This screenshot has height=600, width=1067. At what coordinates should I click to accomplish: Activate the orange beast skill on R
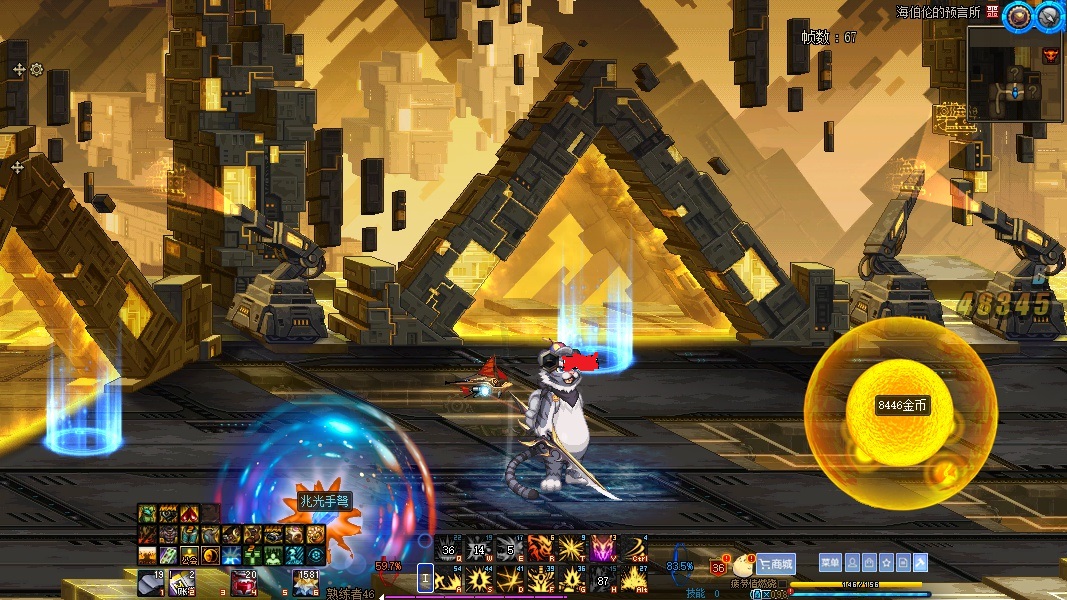[541, 548]
